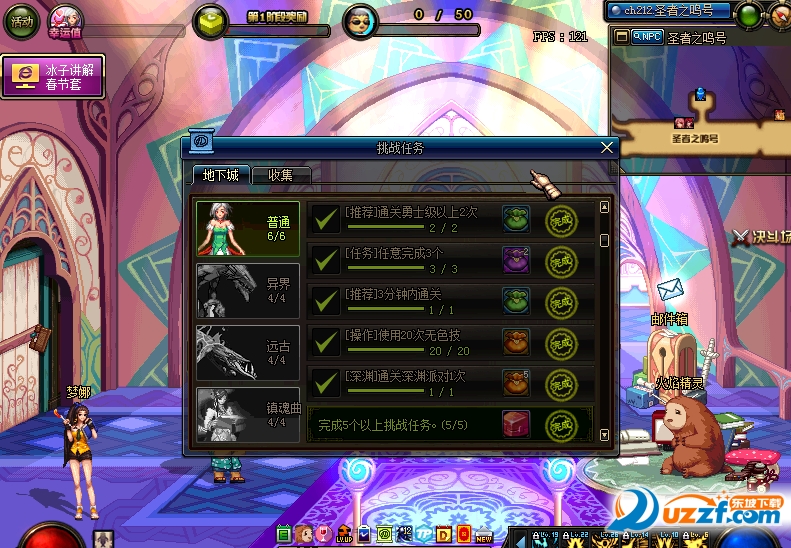The image size is (791, 548).
Task: Collect the 完成5个以上挑战任务 red chest reward
Action: coord(516,424)
